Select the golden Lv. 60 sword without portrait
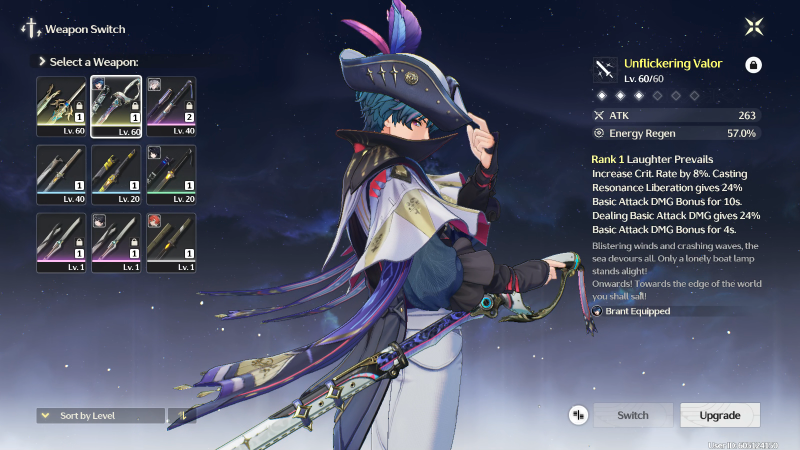 (62, 106)
